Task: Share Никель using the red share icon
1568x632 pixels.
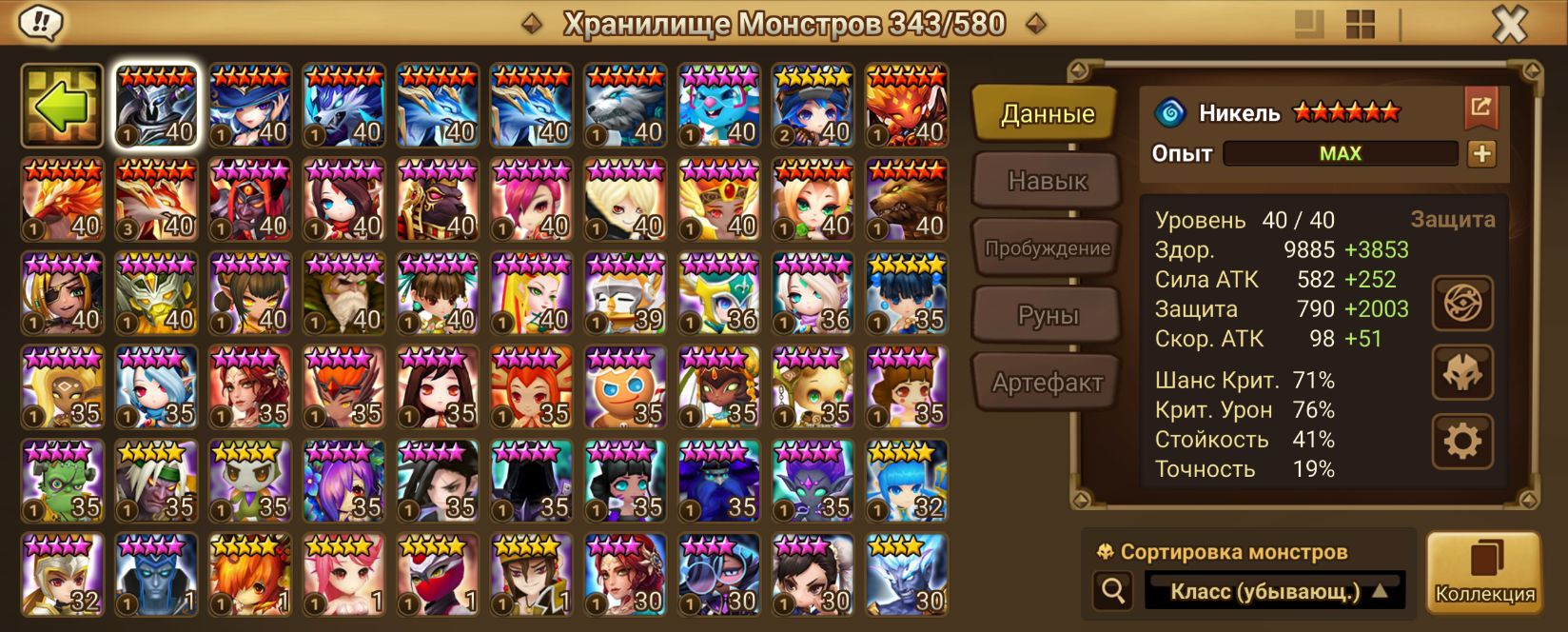Action: coord(1480,107)
